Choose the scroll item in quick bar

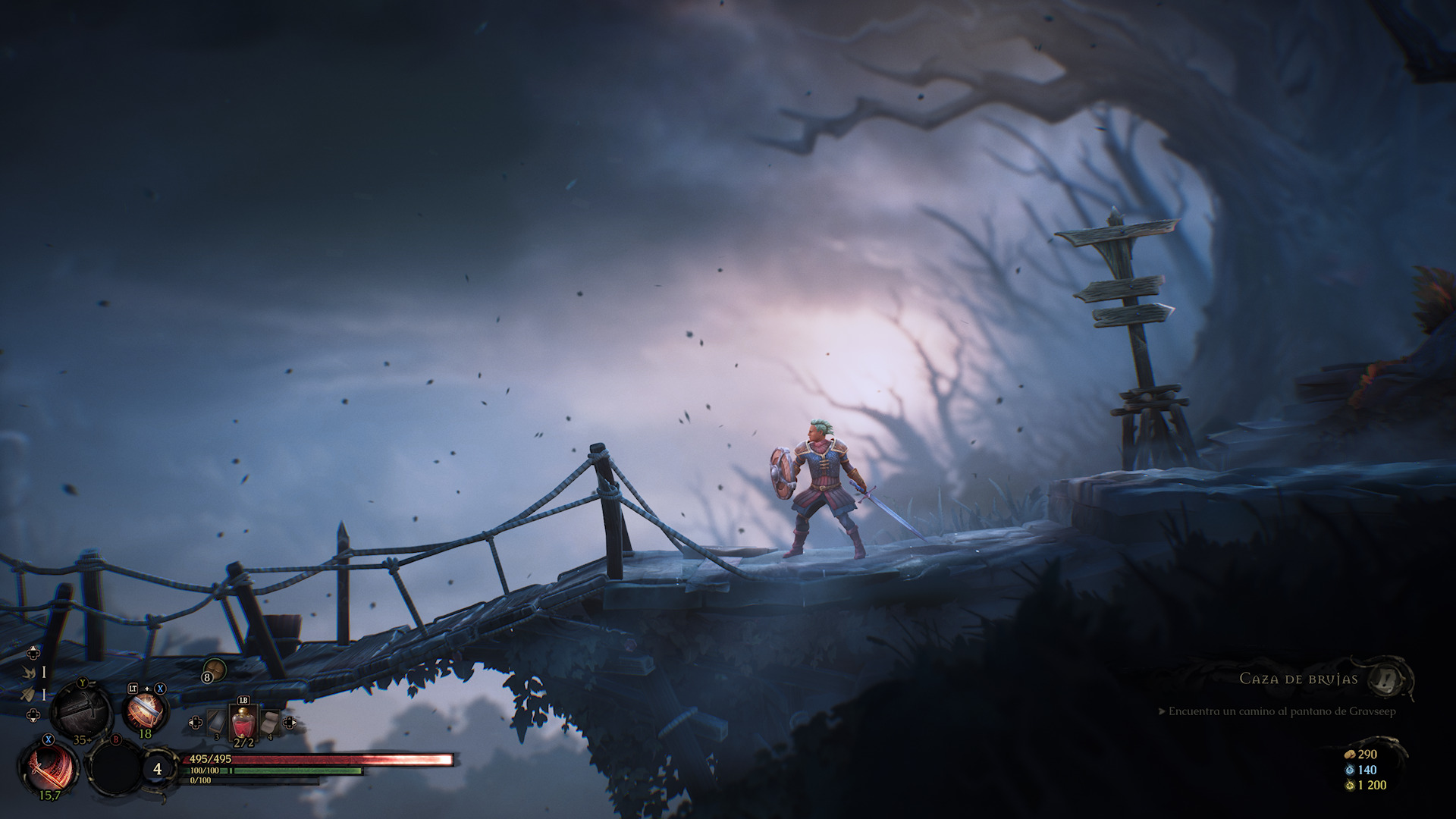point(268,724)
